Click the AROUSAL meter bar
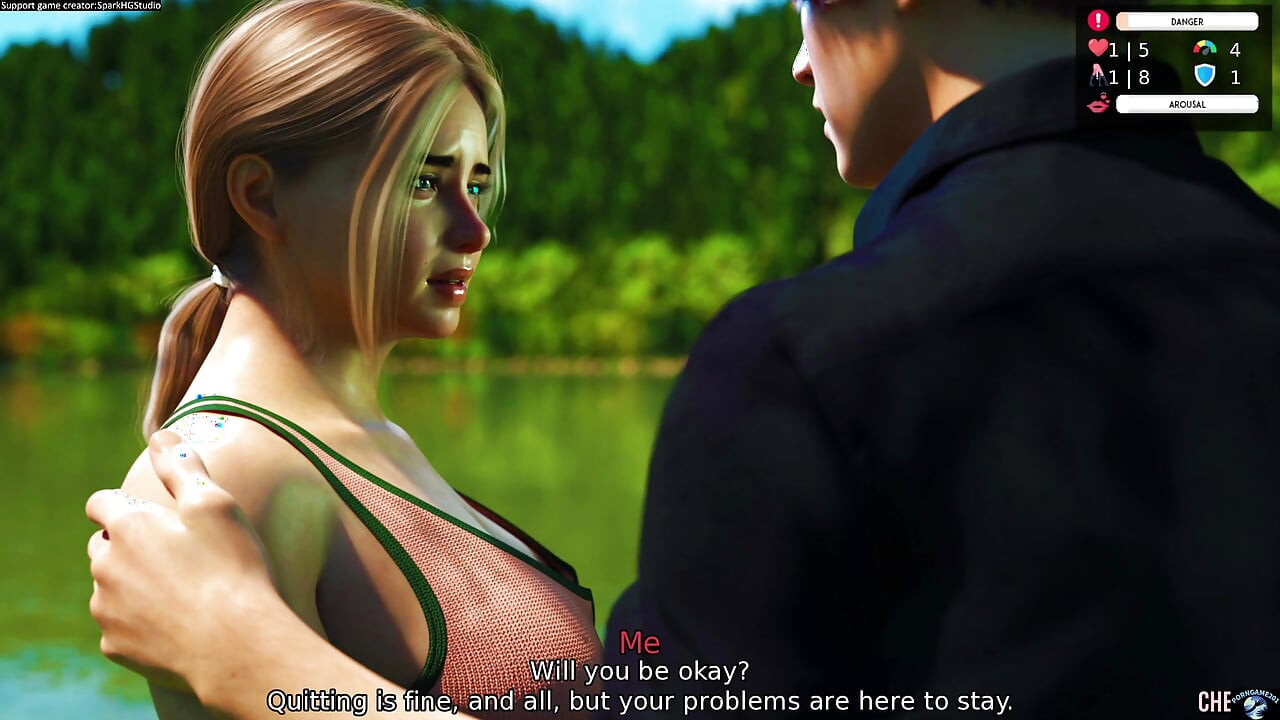This screenshot has width=1280, height=720. (1187, 104)
